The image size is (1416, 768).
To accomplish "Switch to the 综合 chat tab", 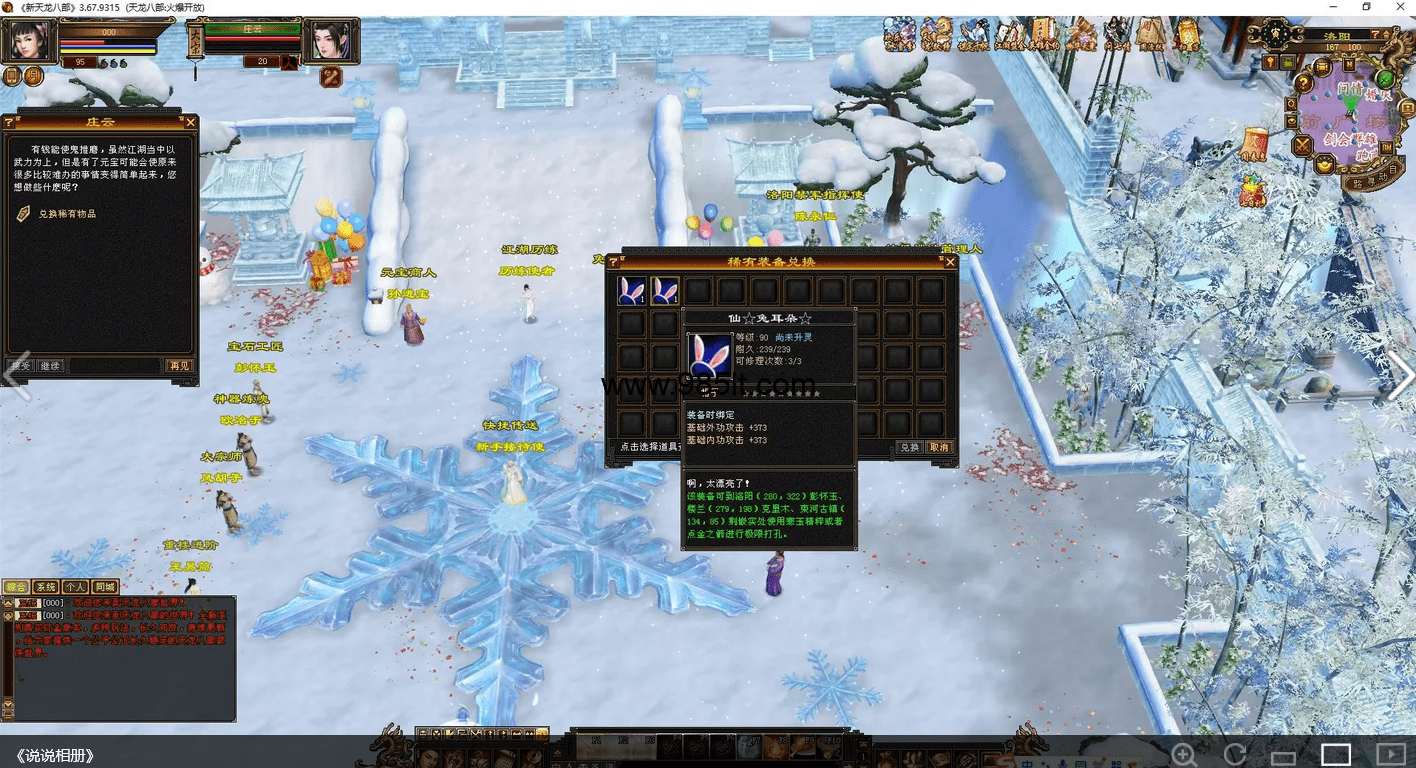I will (x=16, y=587).
